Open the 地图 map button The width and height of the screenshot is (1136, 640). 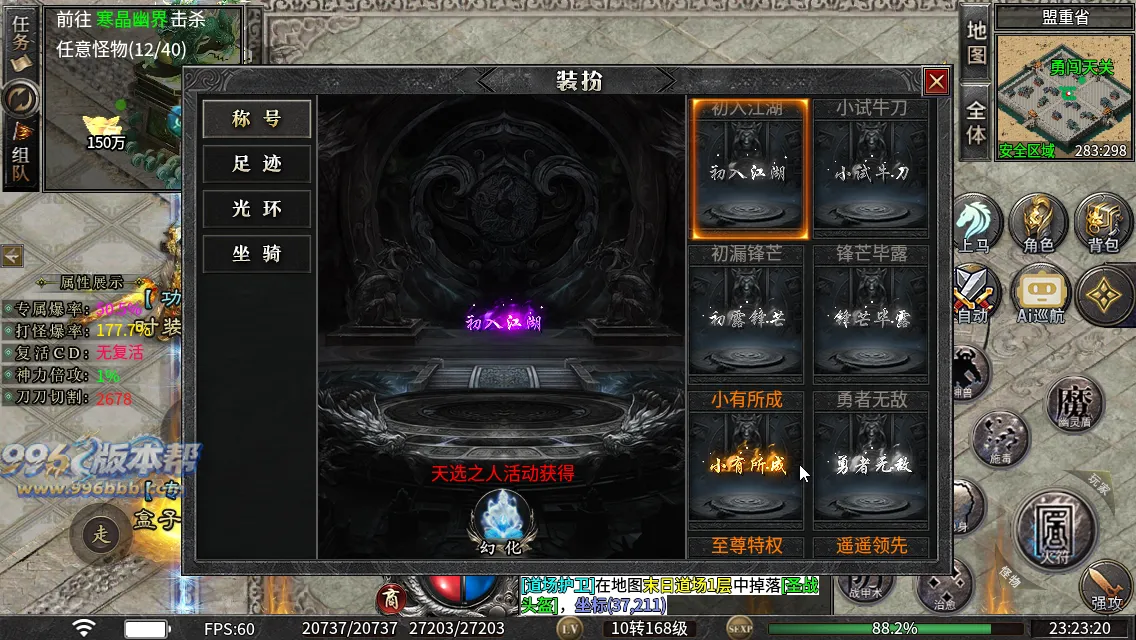click(x=977, y=42)
